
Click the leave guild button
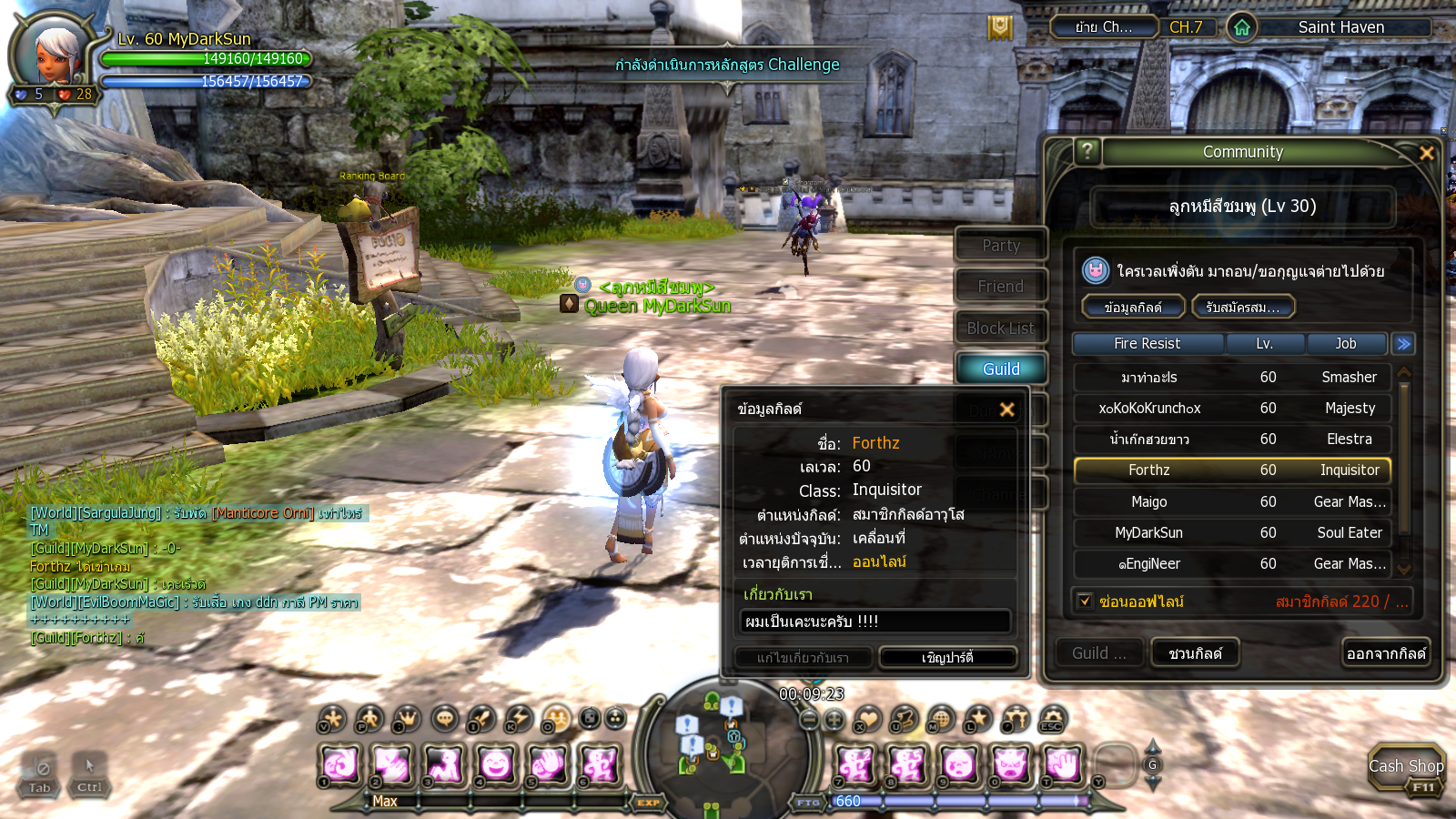coord(1386,653)
